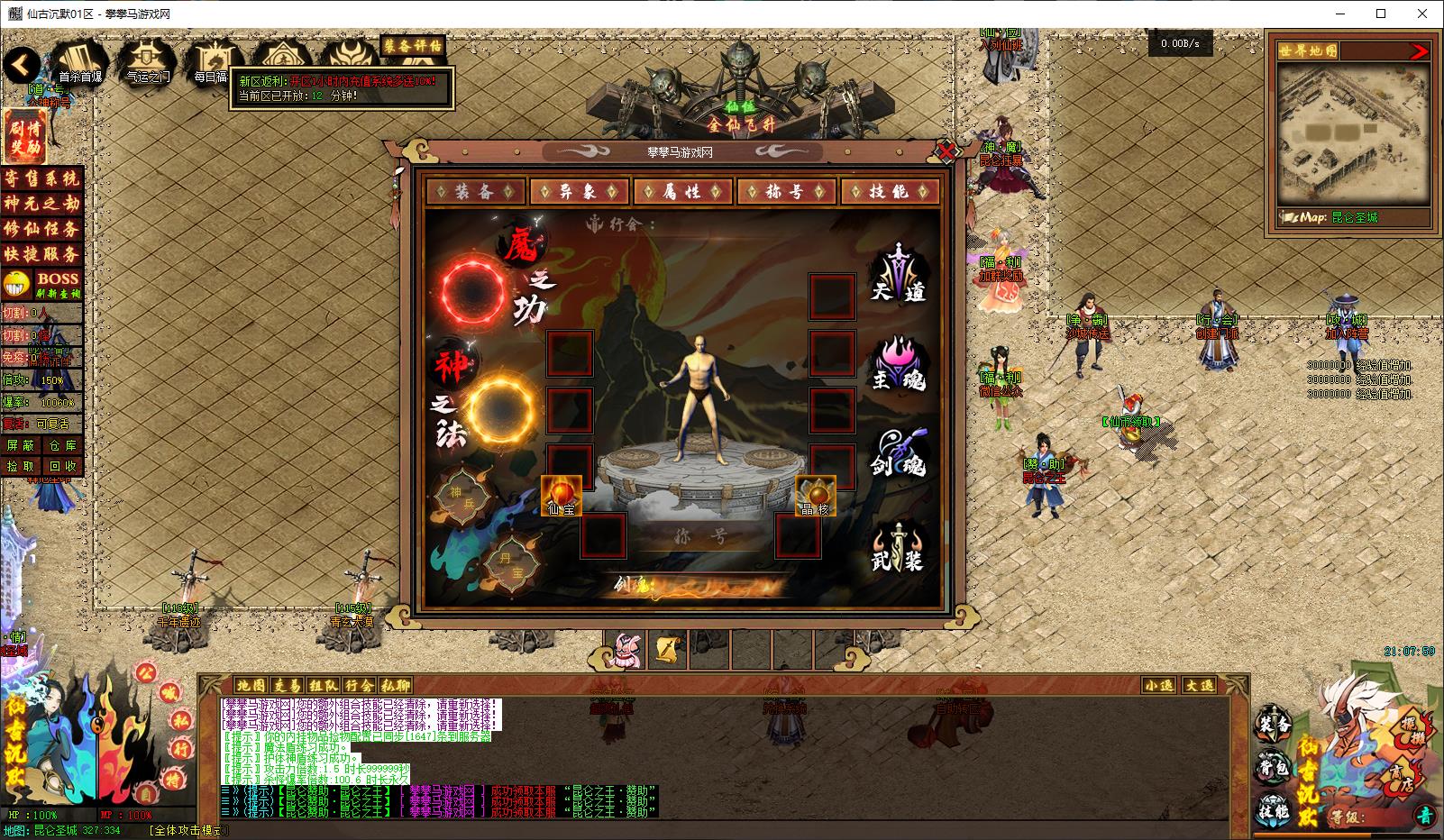Open the 背包 backpack
1444x840 pixels.
coord(1274,768)
